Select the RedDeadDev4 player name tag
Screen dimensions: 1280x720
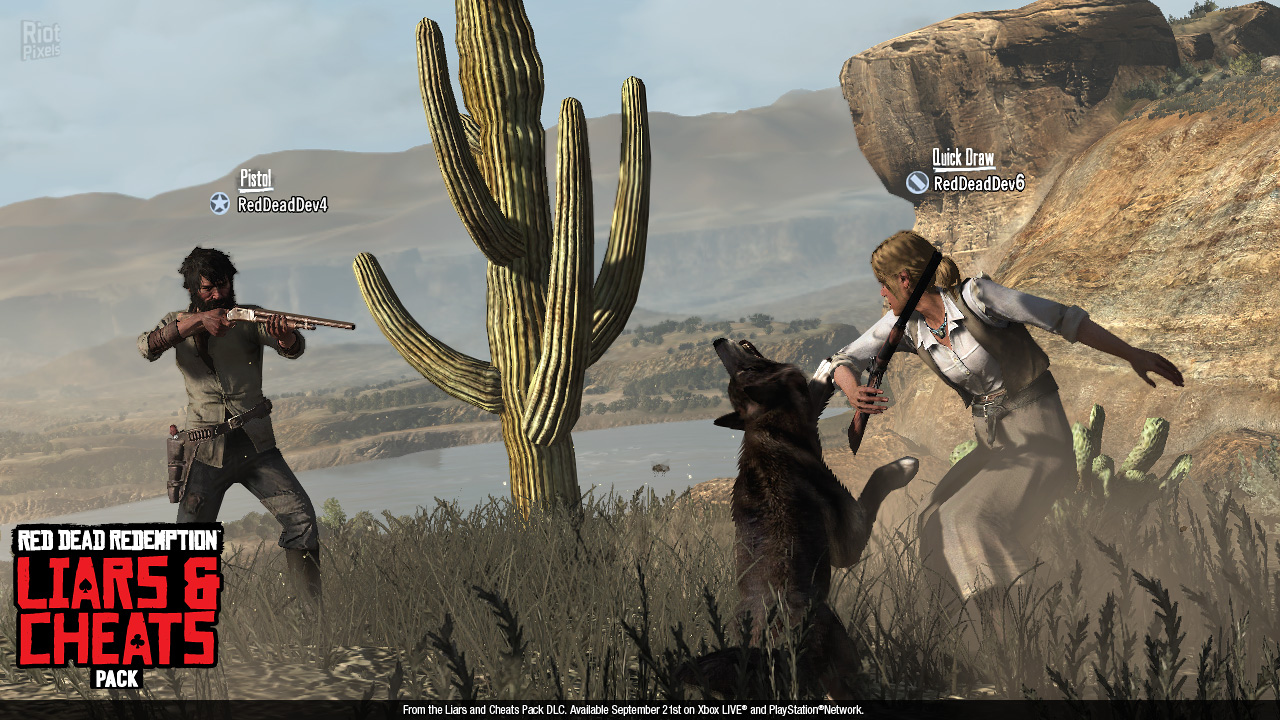(282, 205)
